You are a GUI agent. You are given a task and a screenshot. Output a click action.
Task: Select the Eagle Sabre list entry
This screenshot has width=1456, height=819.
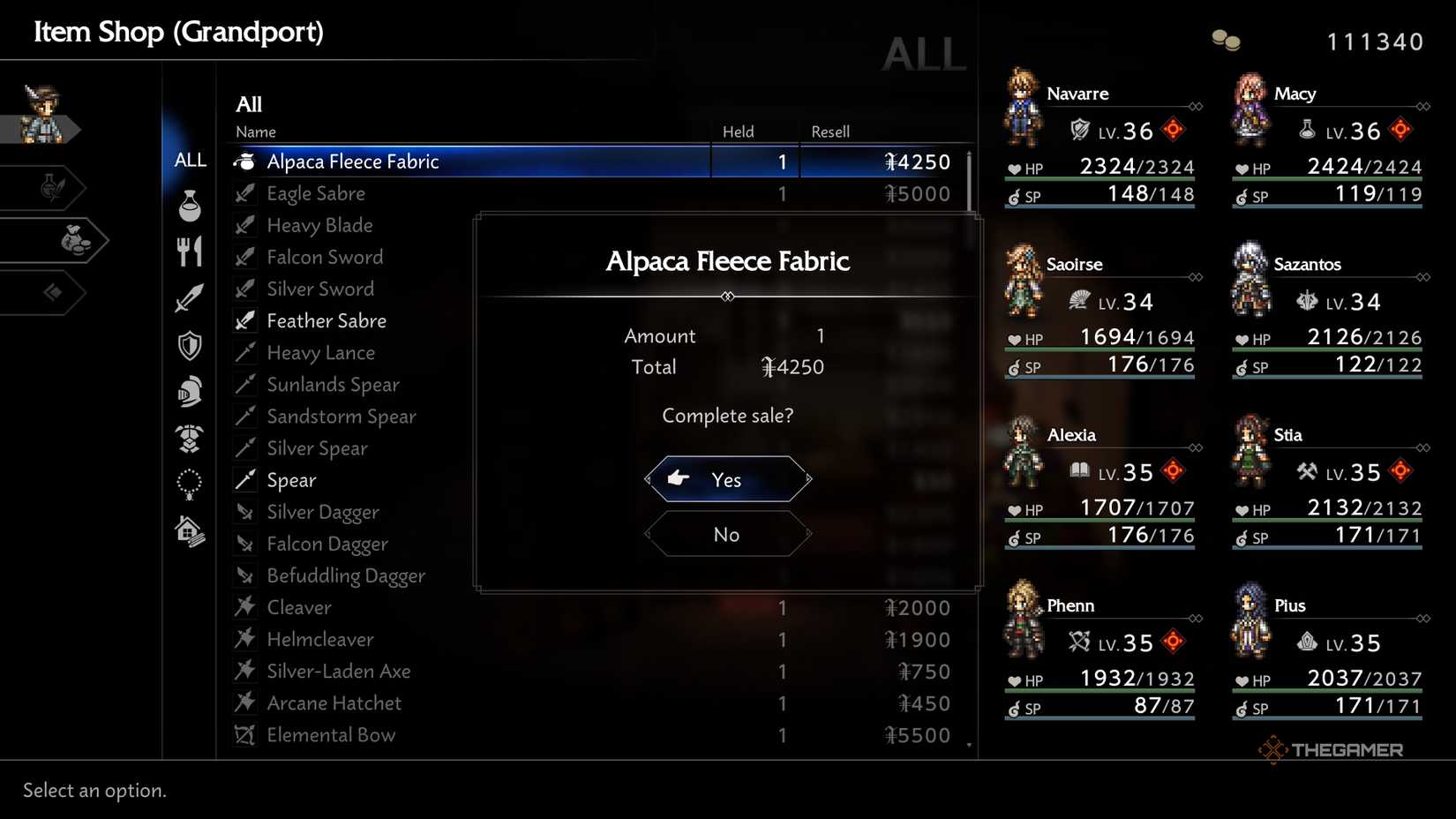click(316, 193)
